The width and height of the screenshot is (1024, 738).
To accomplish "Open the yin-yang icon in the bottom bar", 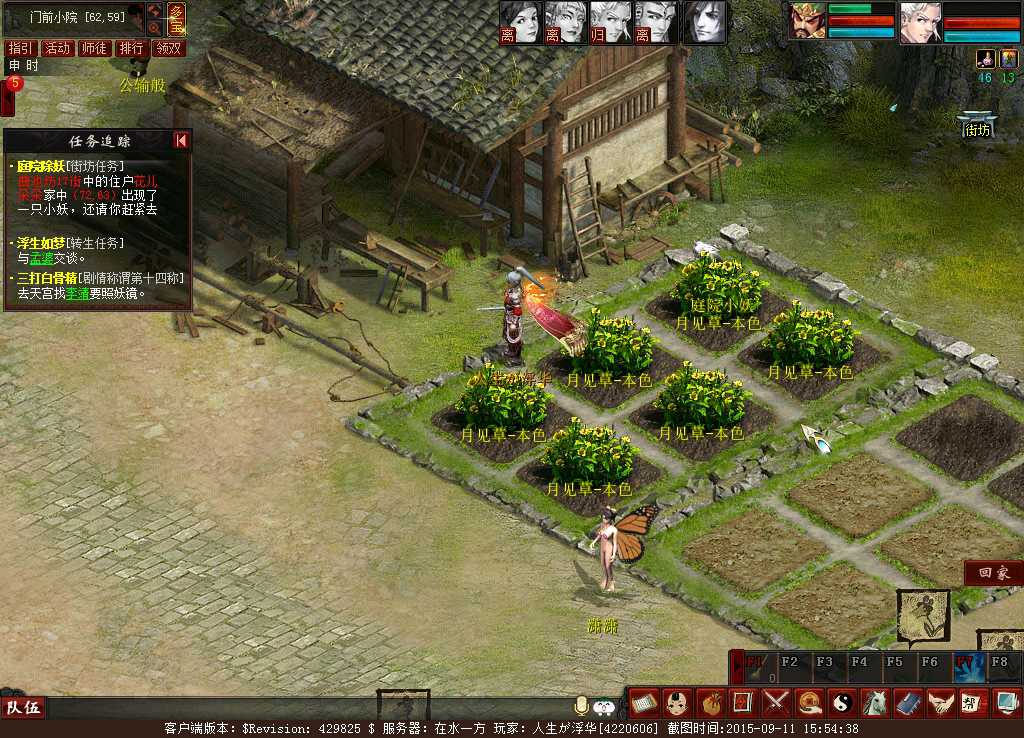I will [x=842, y=702].
